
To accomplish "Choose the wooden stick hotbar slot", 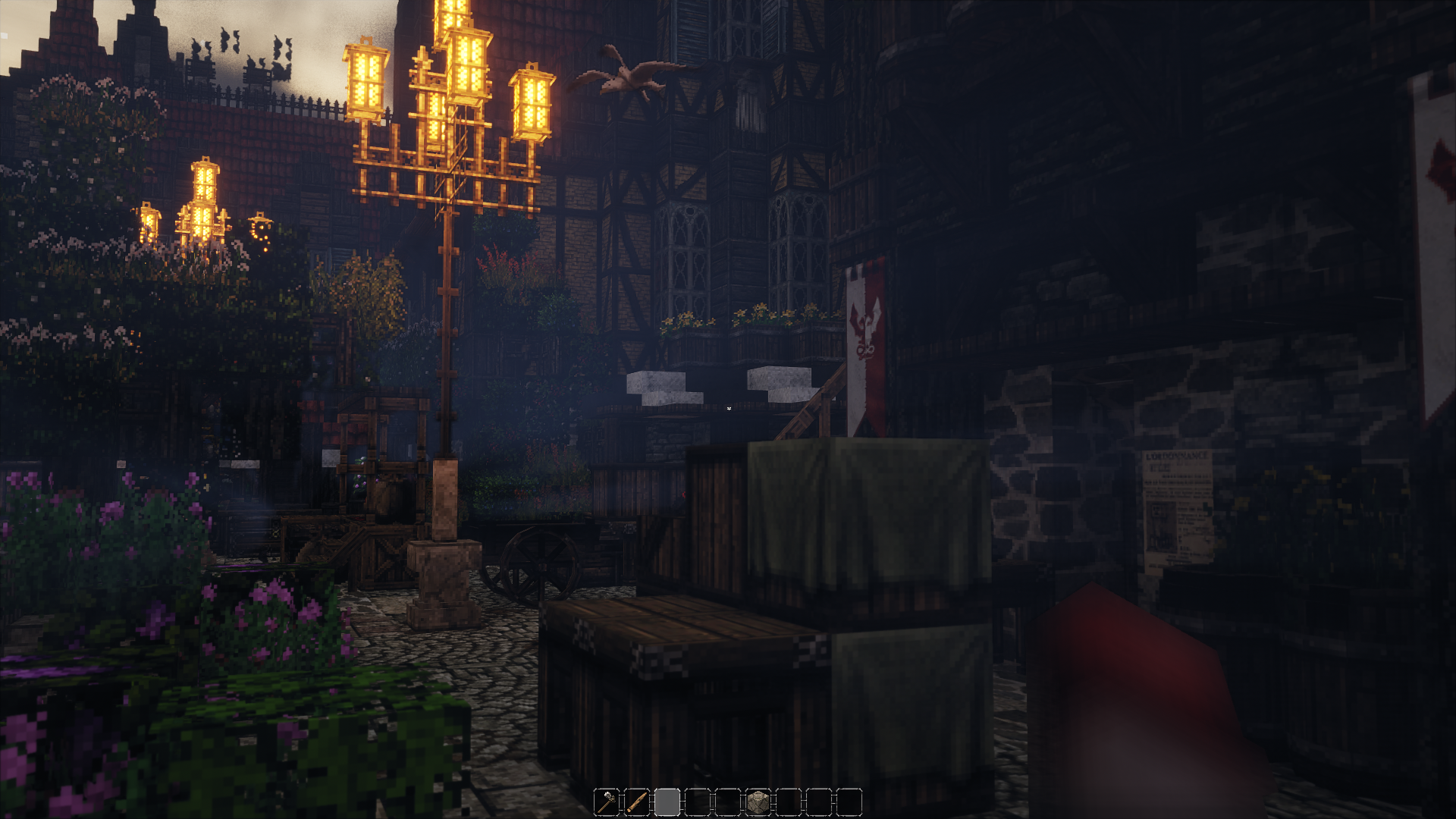I will tap(637, 802).
